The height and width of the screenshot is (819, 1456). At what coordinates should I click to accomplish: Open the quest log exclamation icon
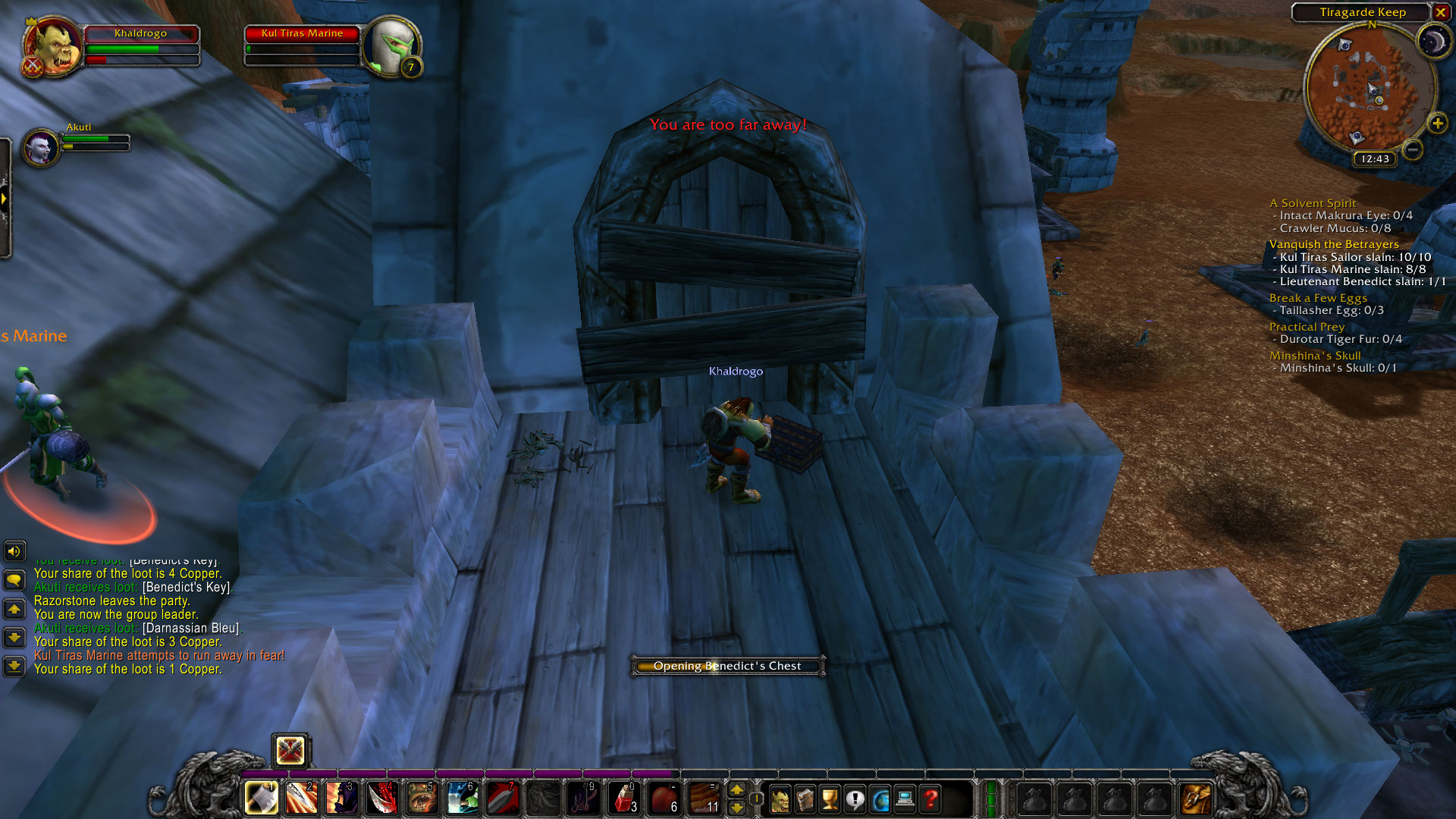(x=852, y=799)
